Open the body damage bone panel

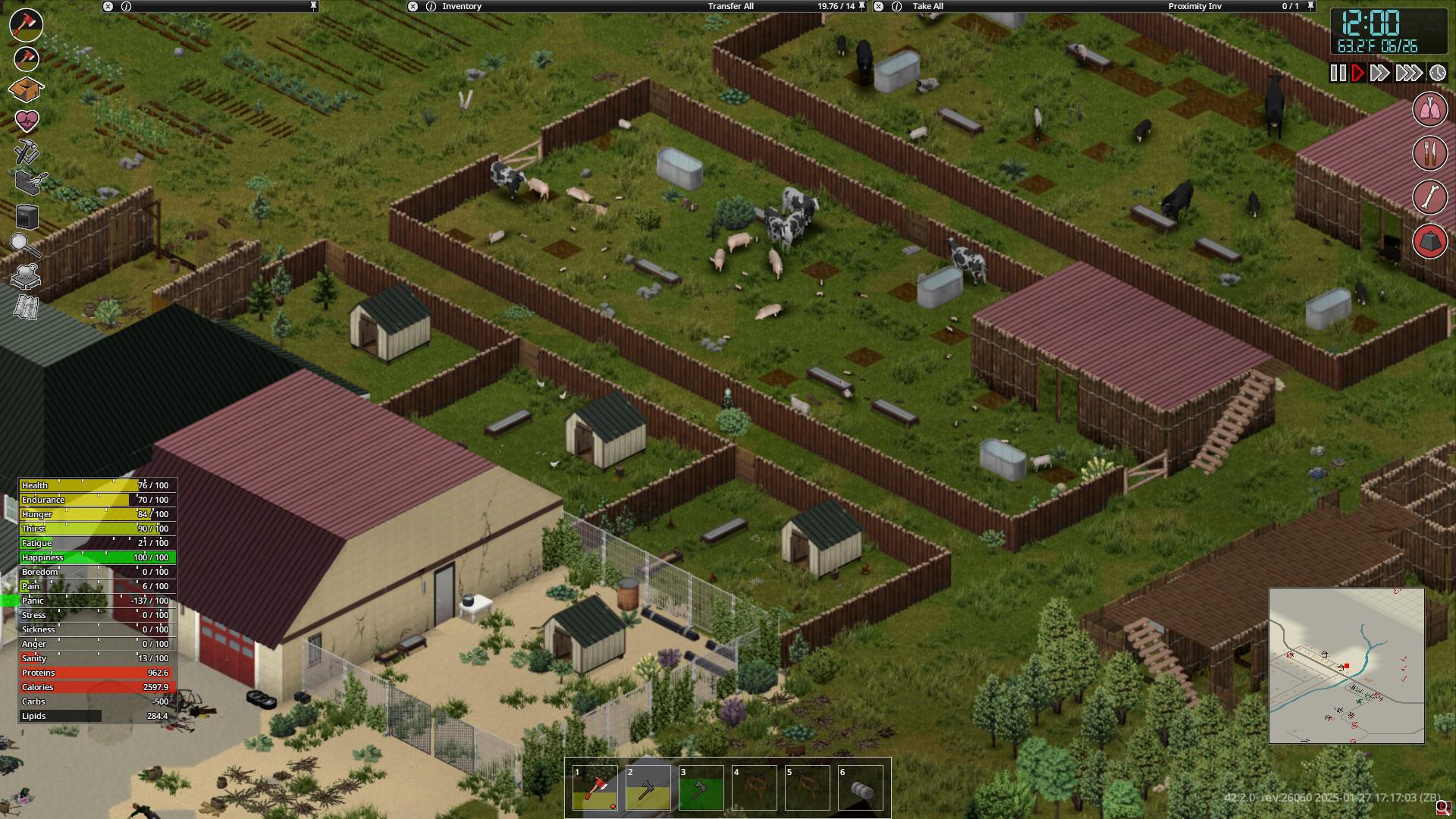(x=1430, y=196)
